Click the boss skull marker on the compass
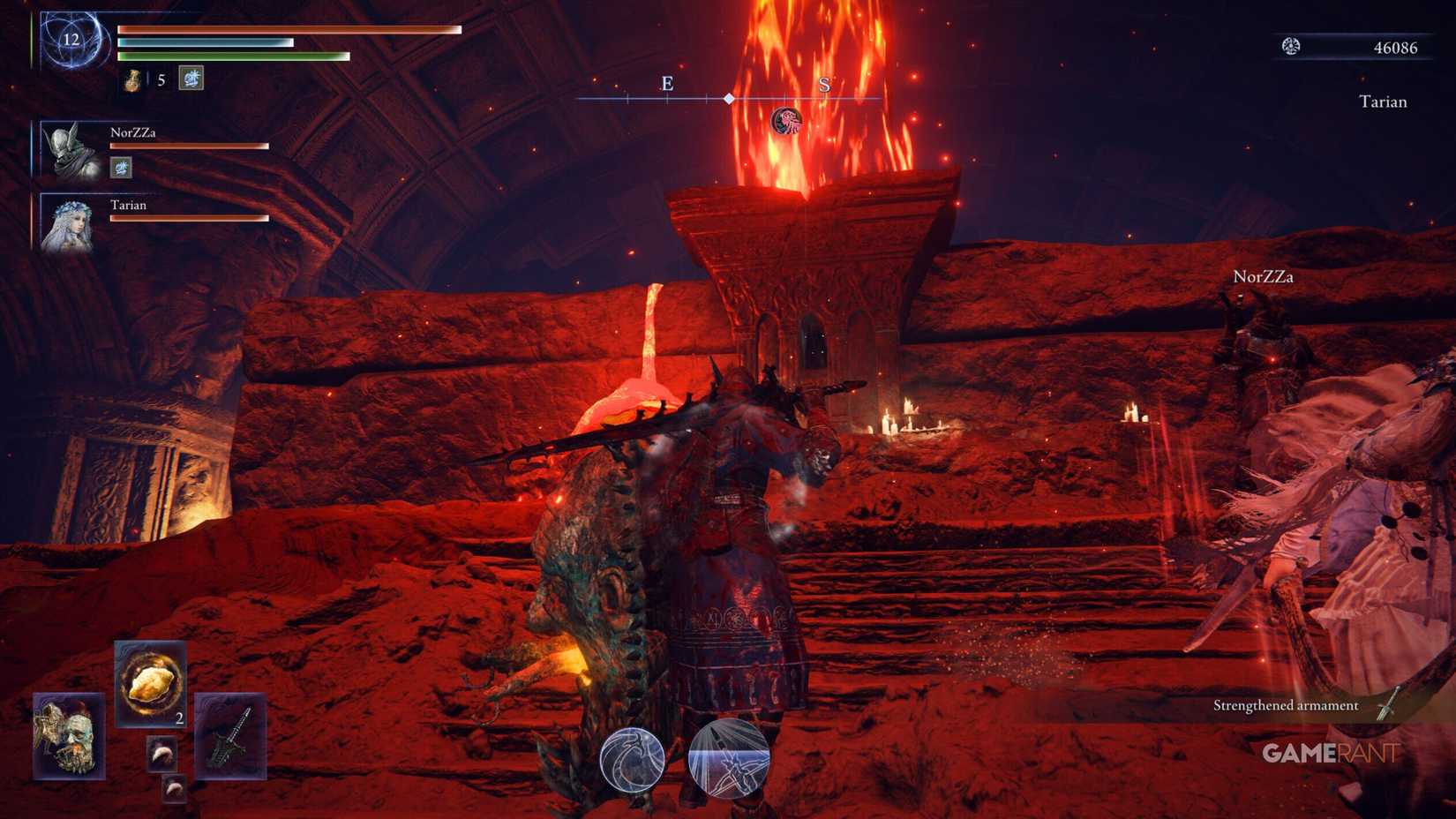The height and width of the screenshot is (819, 1456). click(x=786, y=117)
